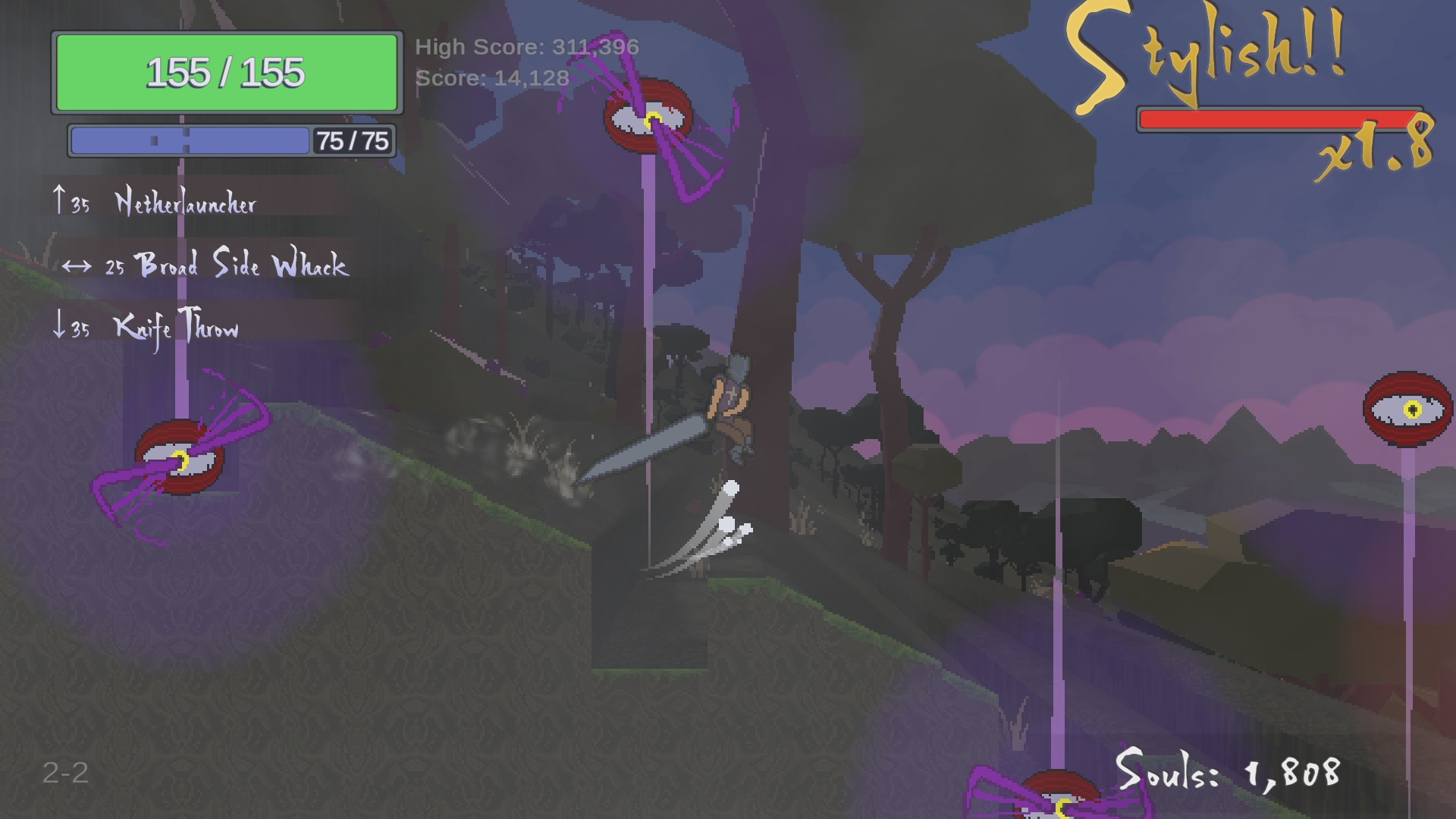
Task: Select the Knife Throw skill entry
Action: pos(175,328)
